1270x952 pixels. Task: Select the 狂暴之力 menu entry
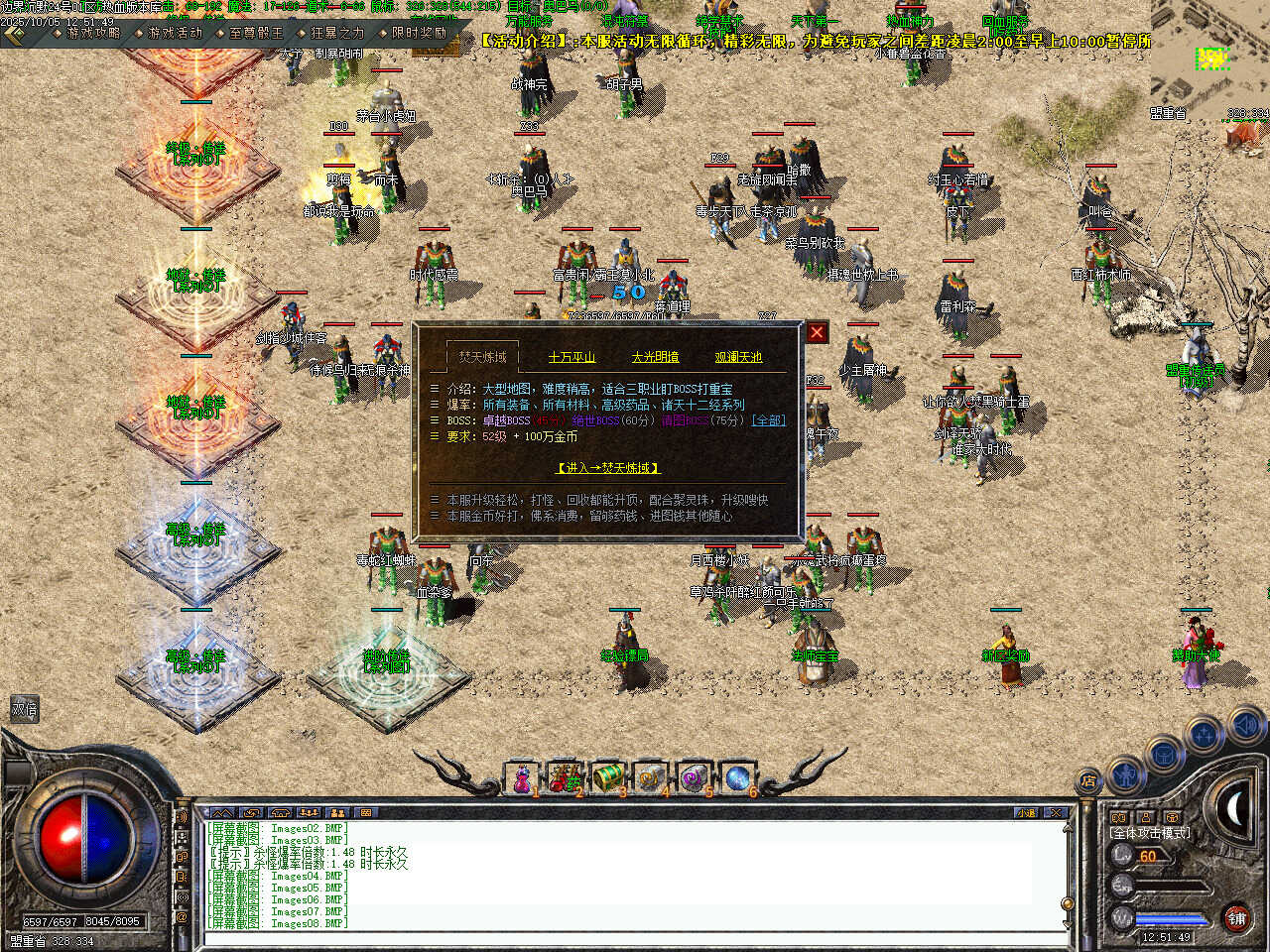point(337,33)
